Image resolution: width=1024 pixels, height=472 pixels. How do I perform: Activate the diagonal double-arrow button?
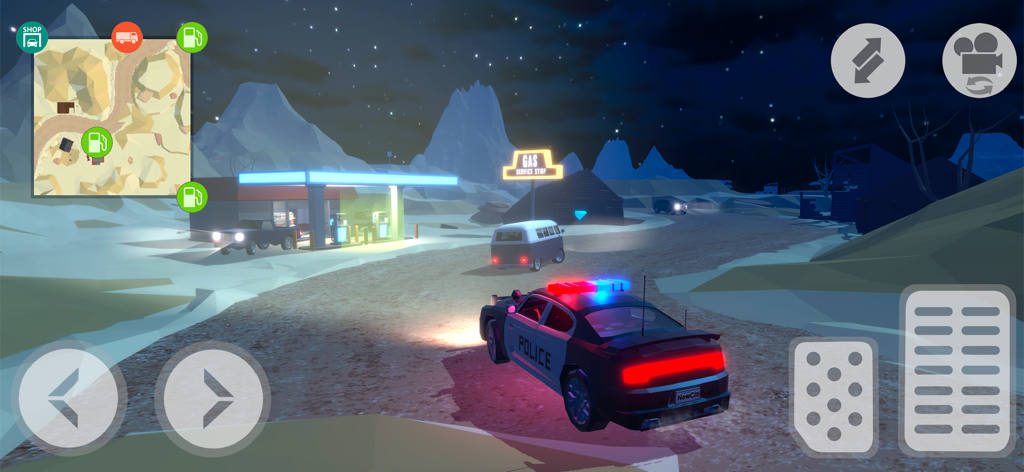pyautogui.click(x=867, y=61)
